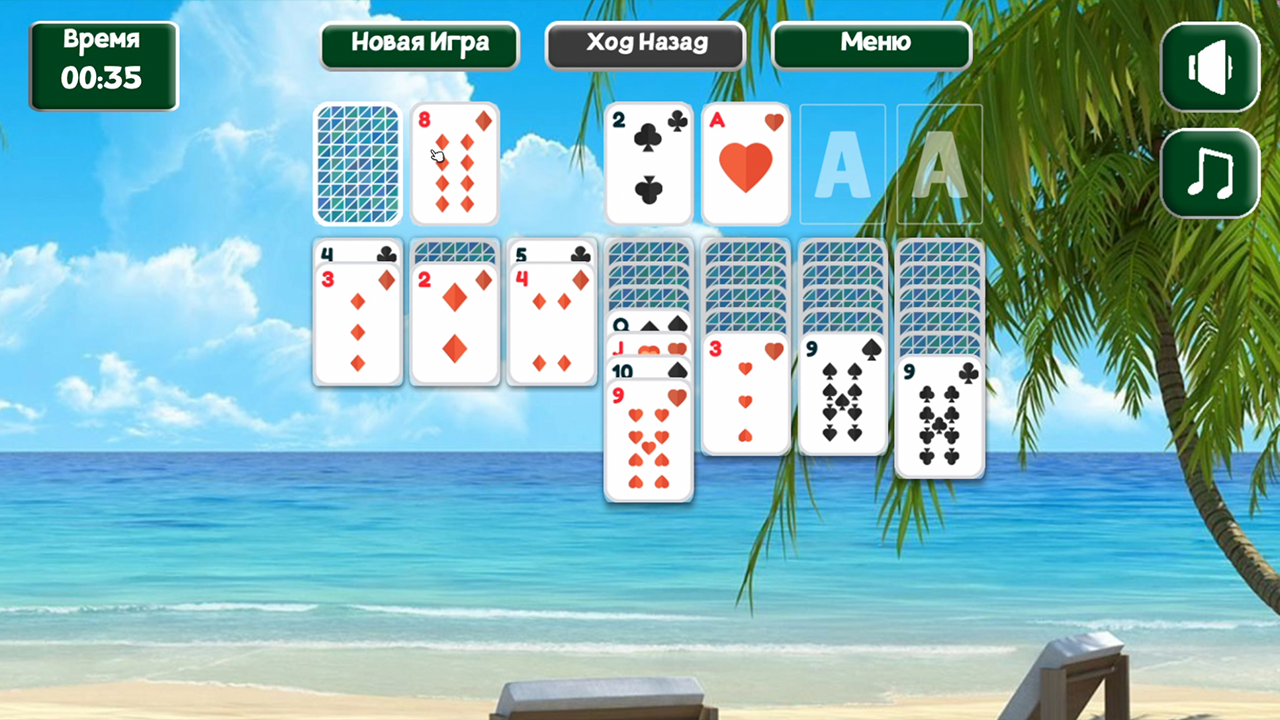
Task: Click the Время timer display
Action: [x=104, y=63]
